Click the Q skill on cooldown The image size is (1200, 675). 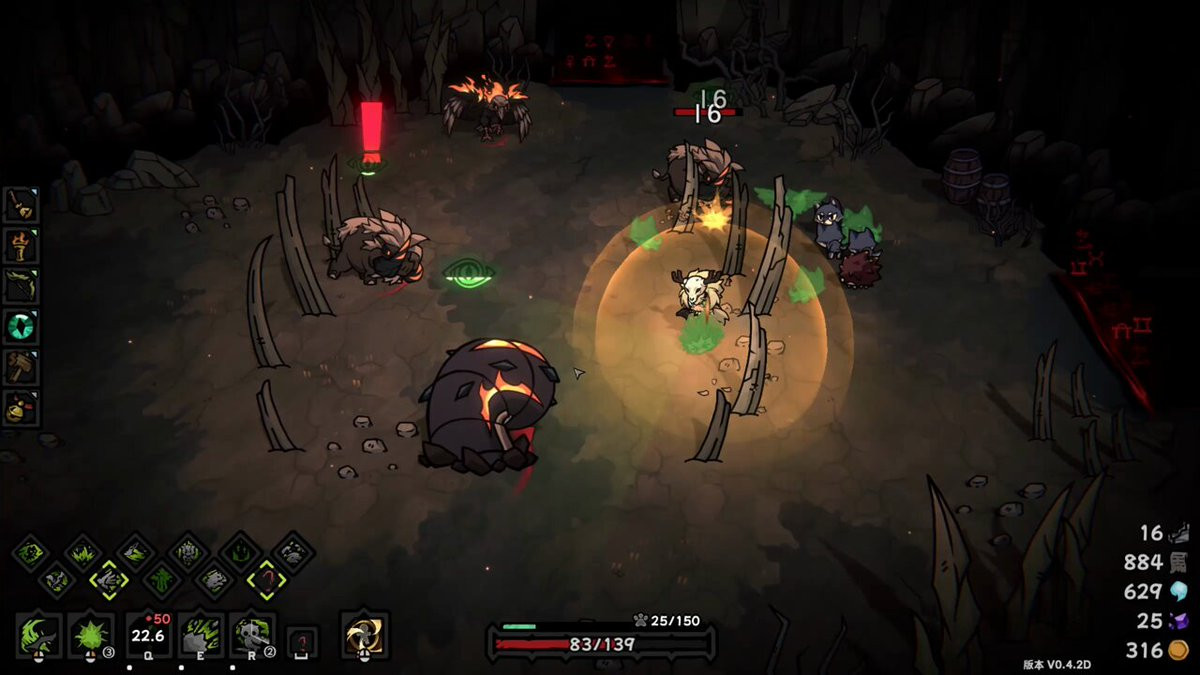[147, 634]
